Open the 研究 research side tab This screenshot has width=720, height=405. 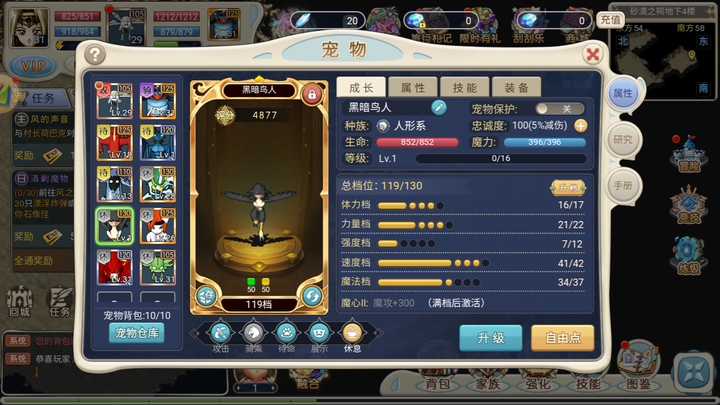coord(623,139)
